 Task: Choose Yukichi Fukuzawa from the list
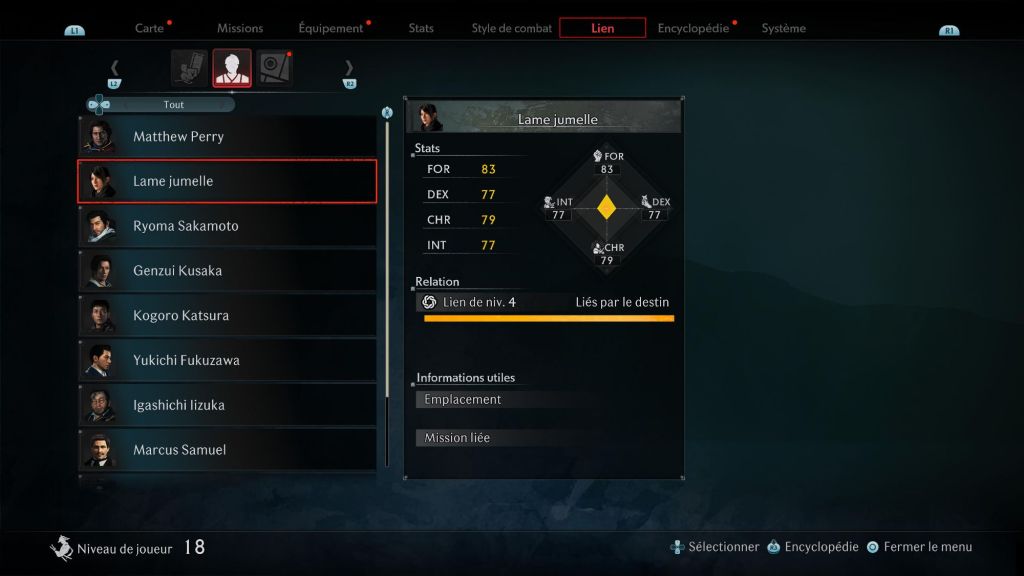[x=227, y=360]
